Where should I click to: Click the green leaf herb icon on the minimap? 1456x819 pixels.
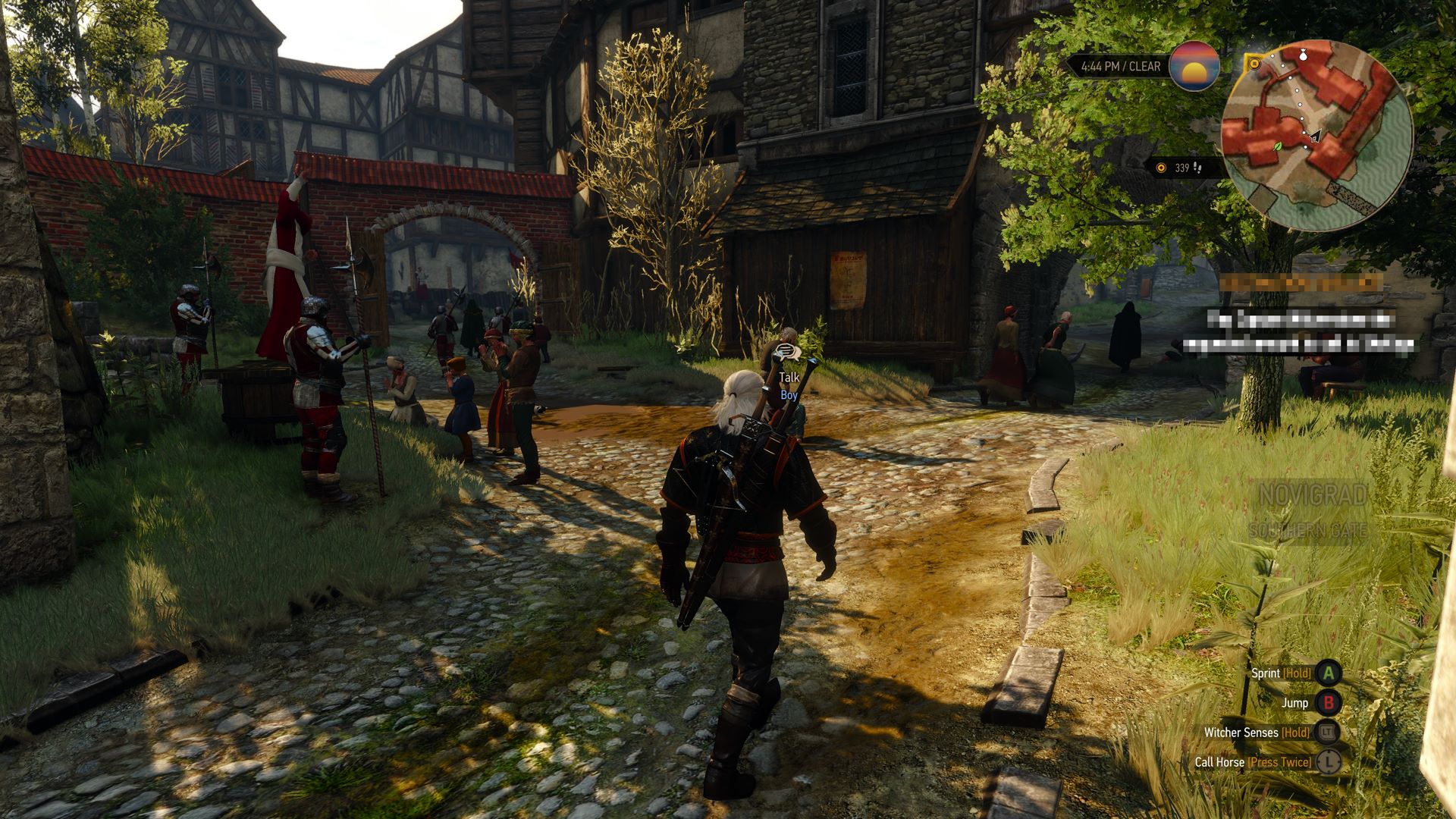[x=1277, y=147]
